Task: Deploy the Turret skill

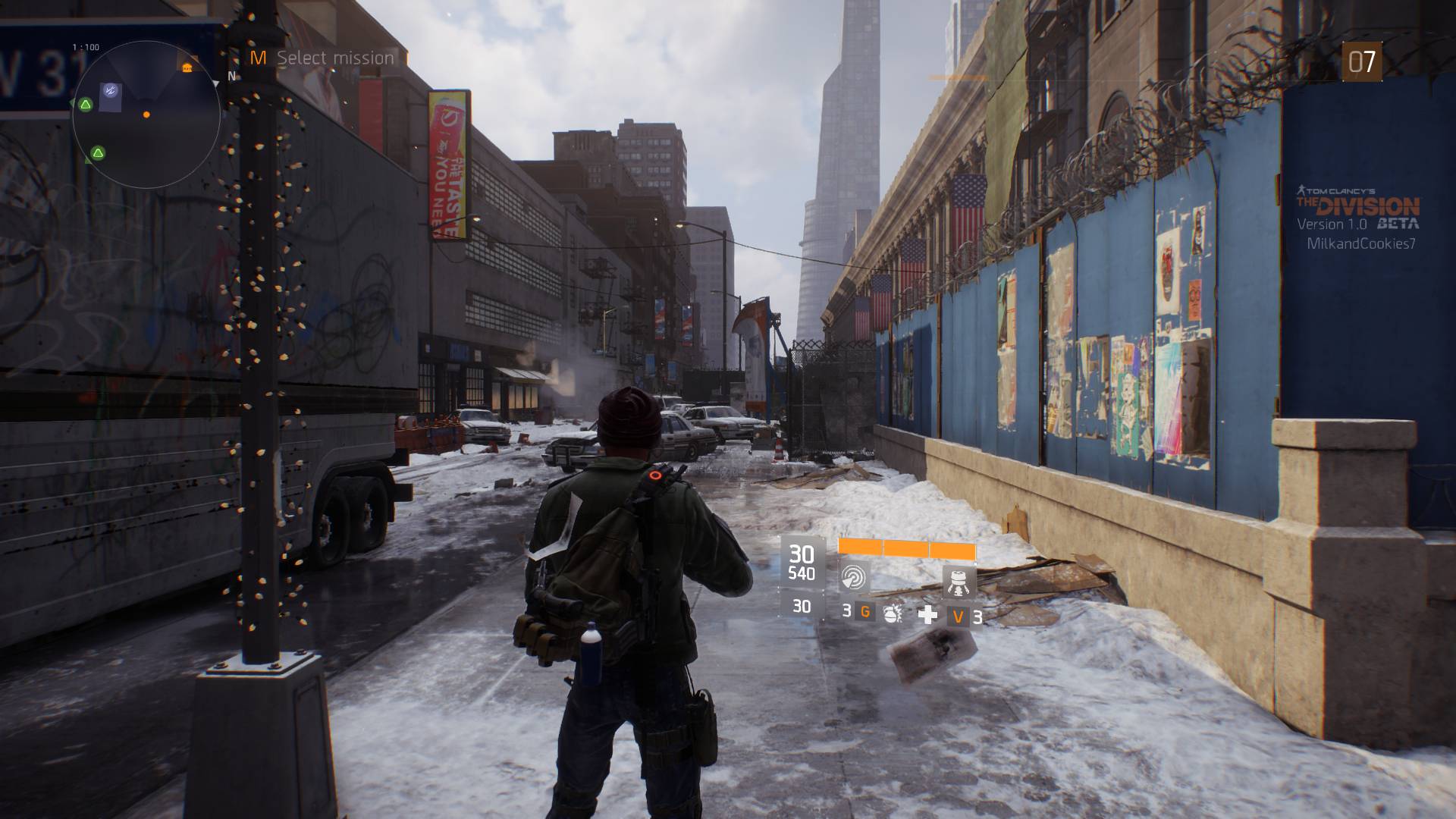Action: tap(959, 582)
